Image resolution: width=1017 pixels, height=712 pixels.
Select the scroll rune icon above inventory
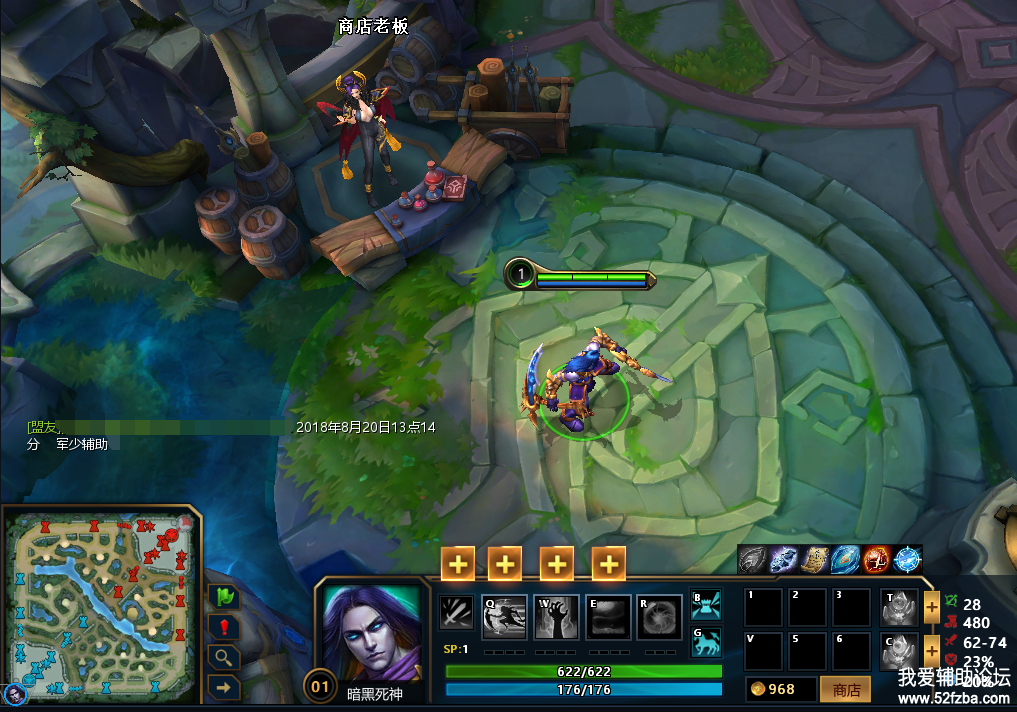(x=814, y=560)
